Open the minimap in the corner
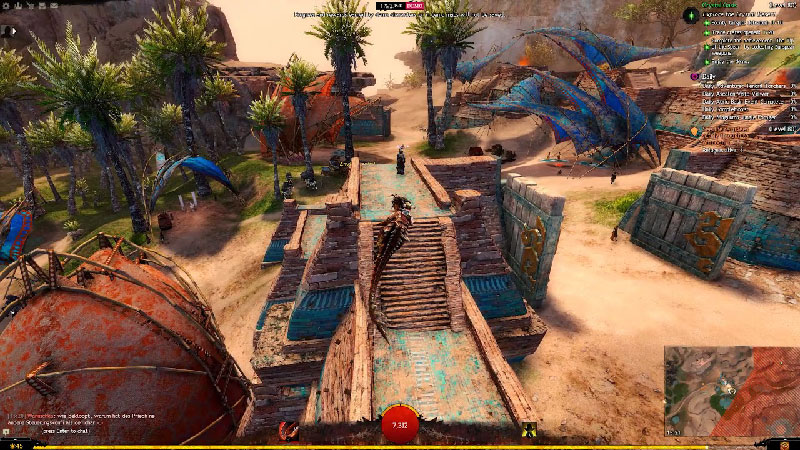Image resolution: width=800 pixels, height=450 pixels. (731, 392)
